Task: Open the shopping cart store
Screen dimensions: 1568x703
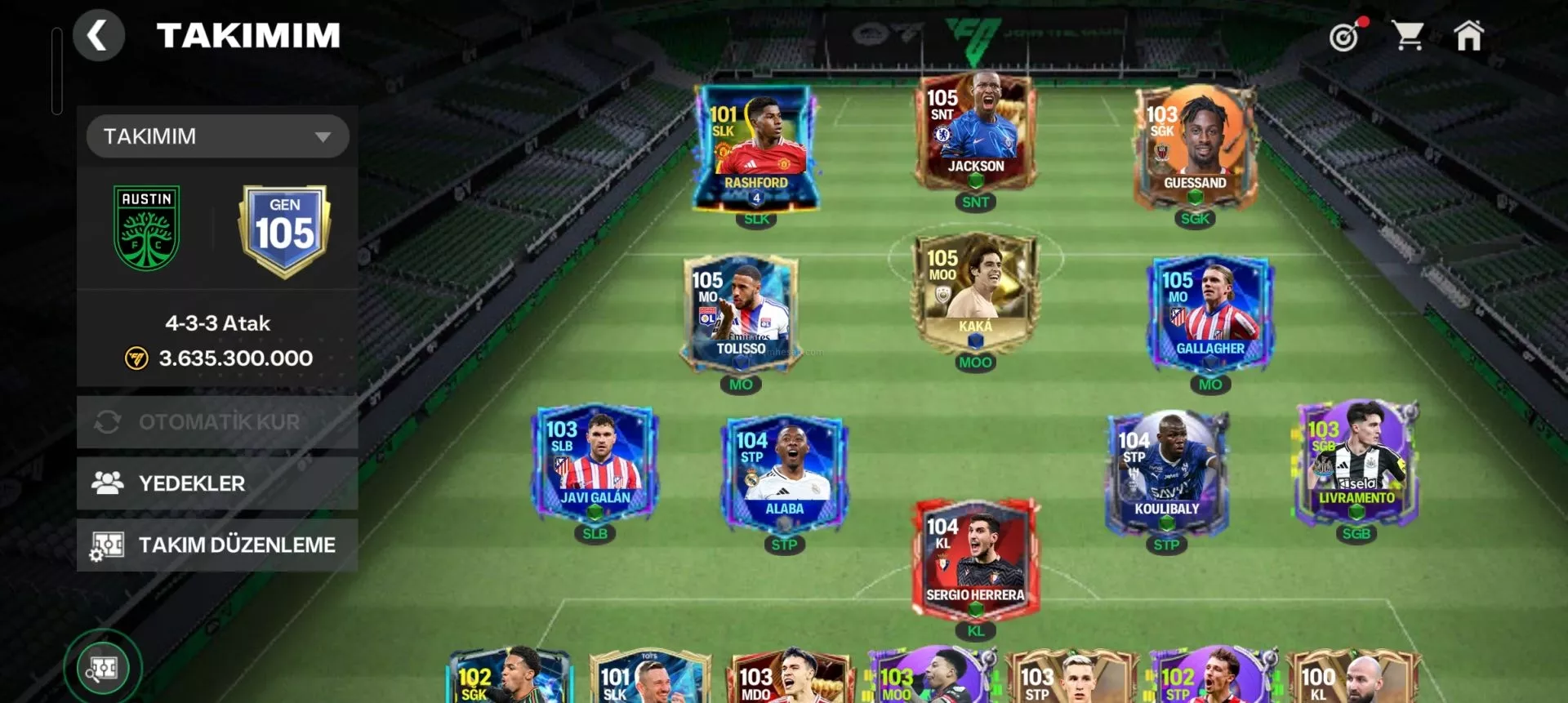Action: coord(1408,36)
